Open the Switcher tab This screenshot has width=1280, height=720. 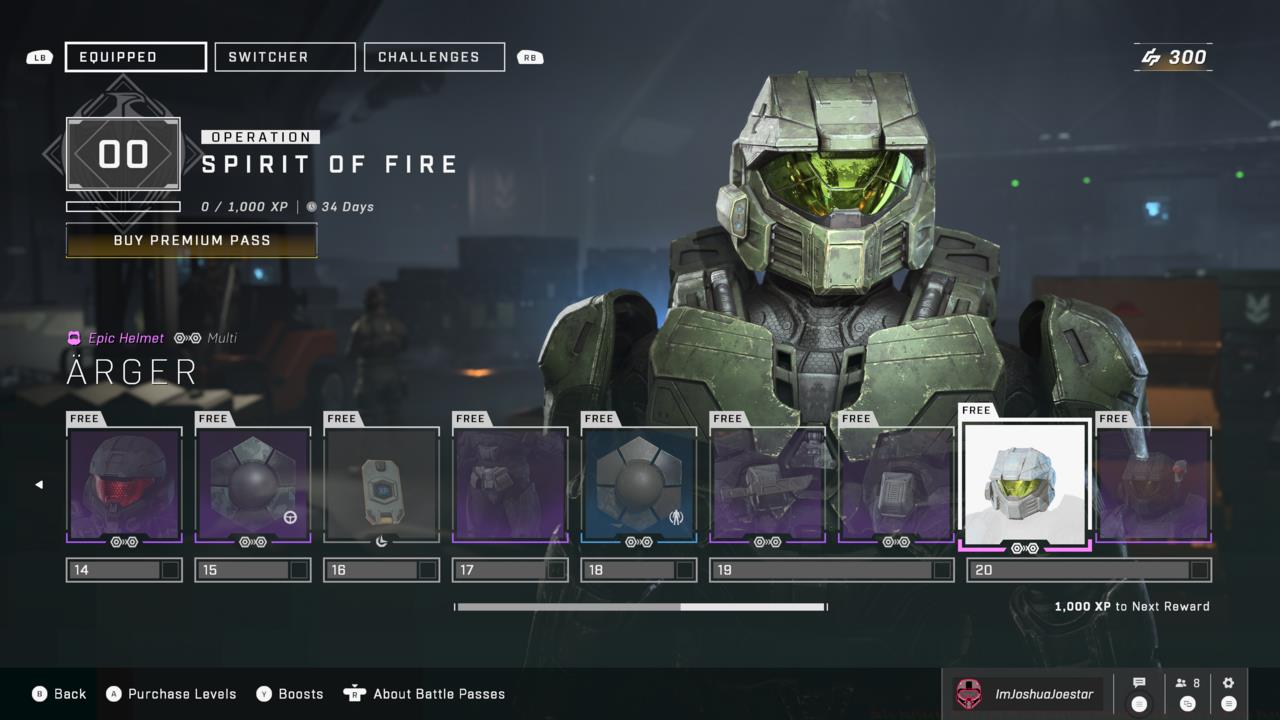284,57
